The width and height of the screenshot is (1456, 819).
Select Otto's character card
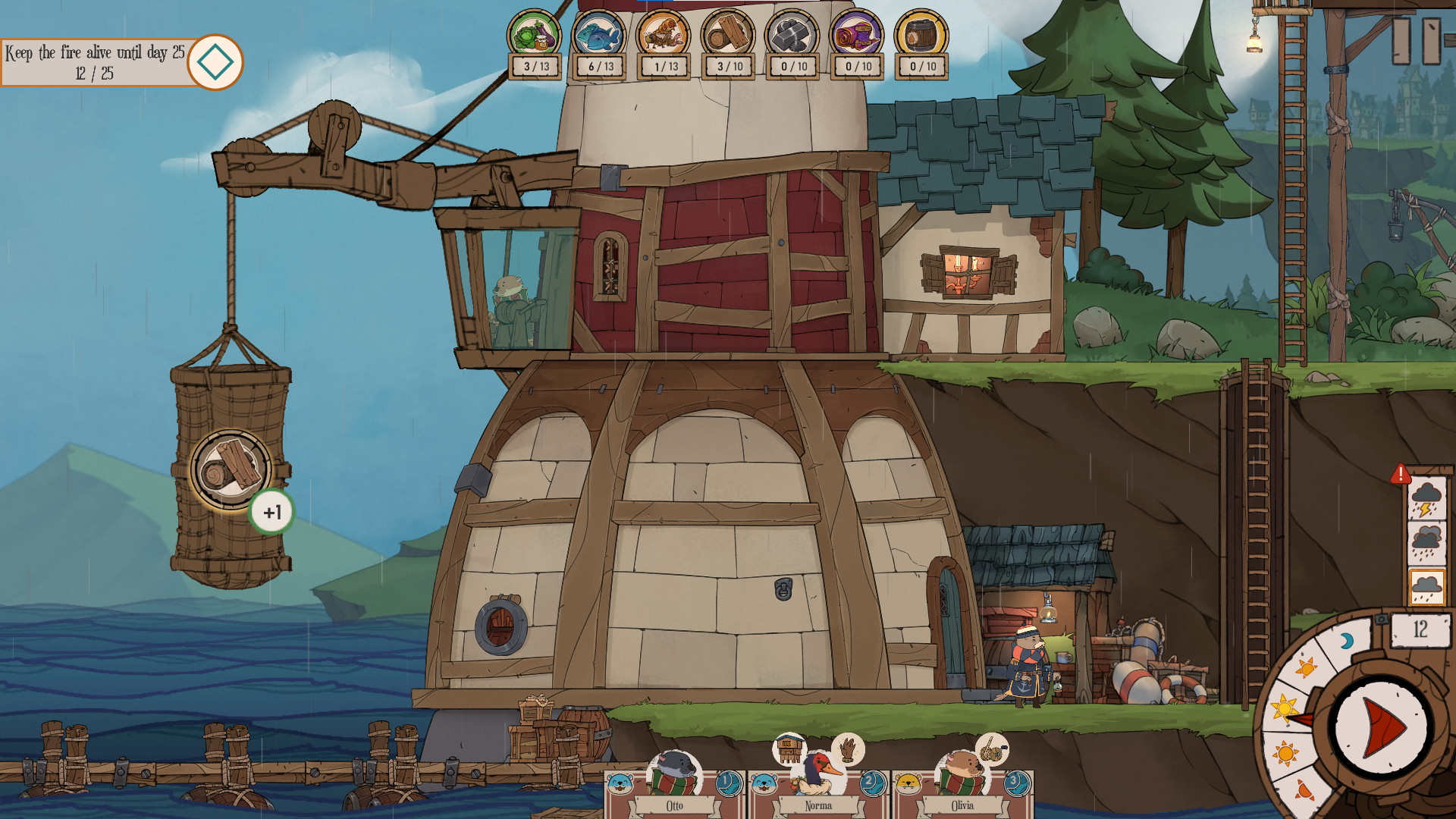click(x=673, y=789)
